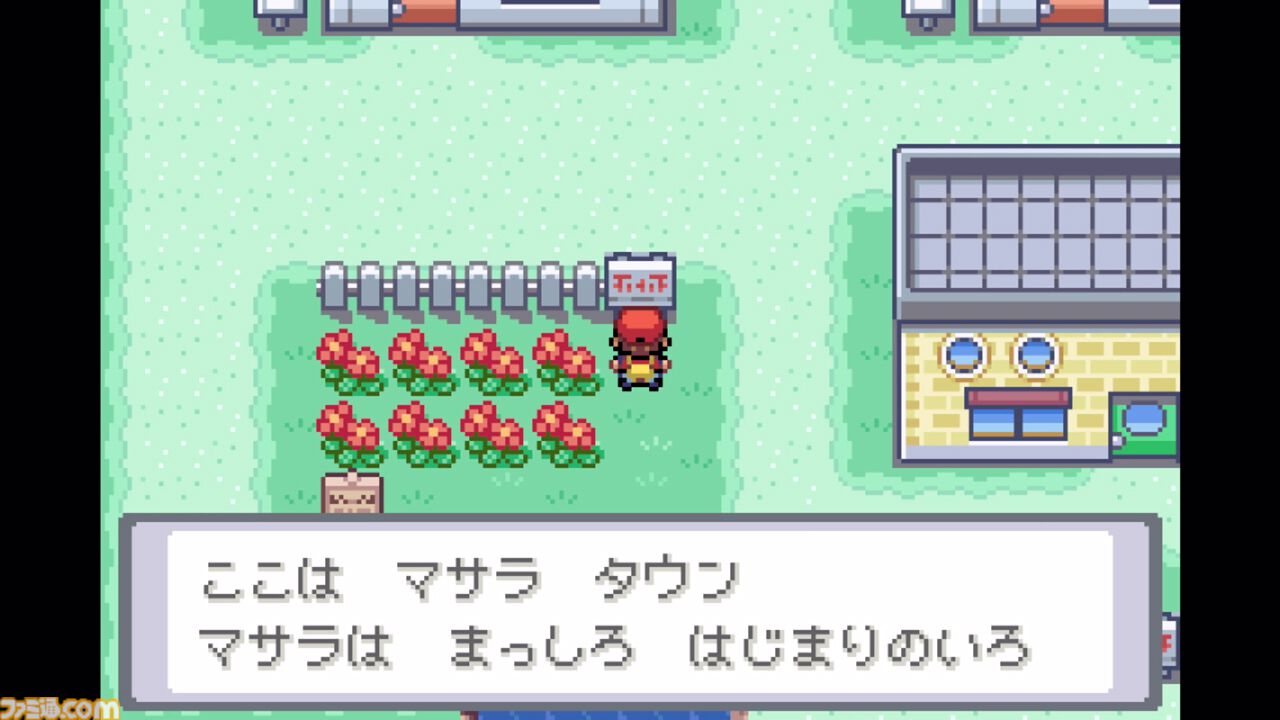The image size is (1280, 720).
Task: Click the red town sign beside the player
Action: point(640,281)
